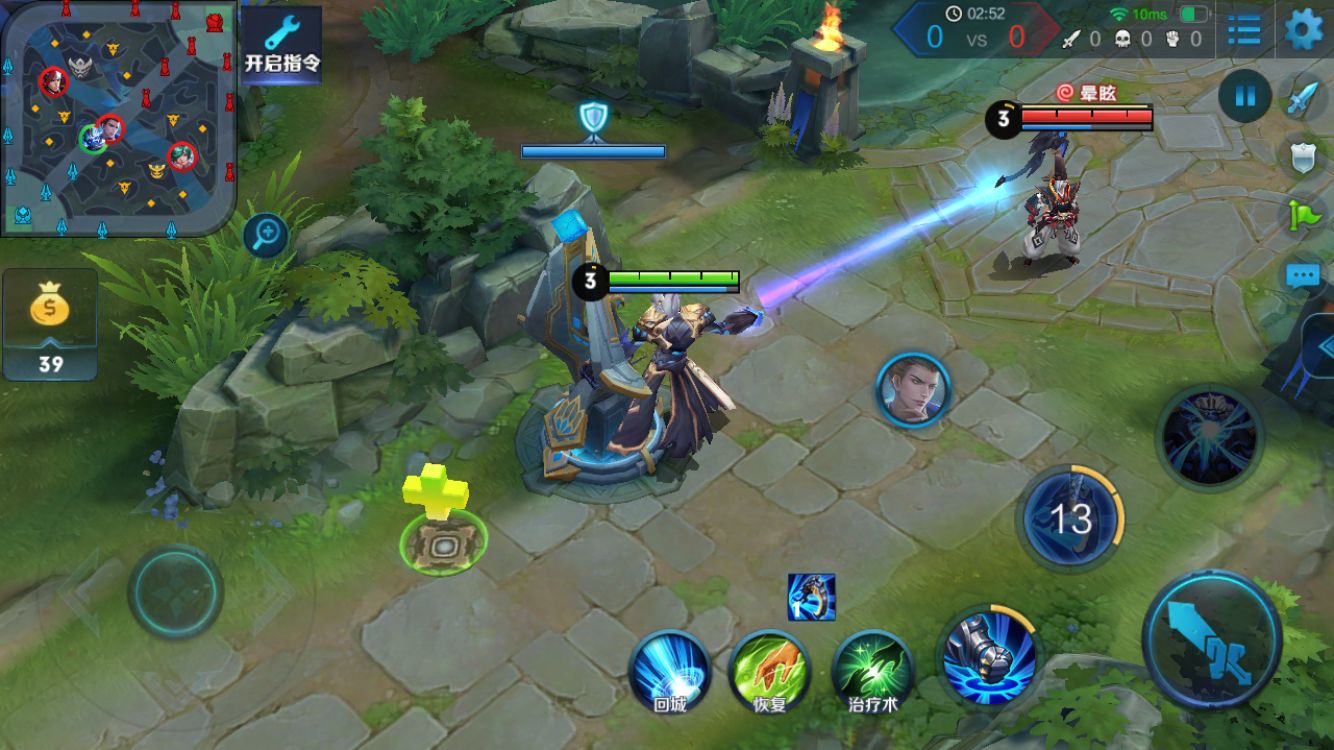Open the quick chat bubble

1303,275
